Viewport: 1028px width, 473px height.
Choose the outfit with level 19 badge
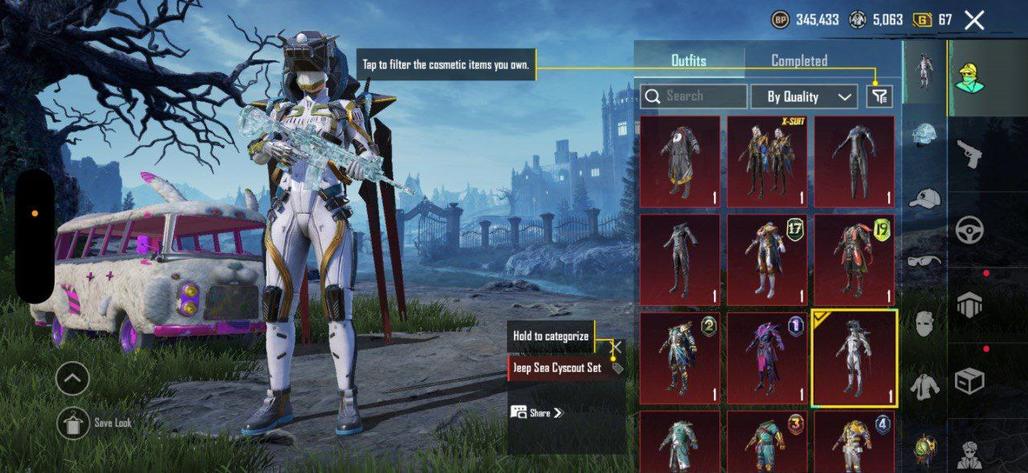853,259
